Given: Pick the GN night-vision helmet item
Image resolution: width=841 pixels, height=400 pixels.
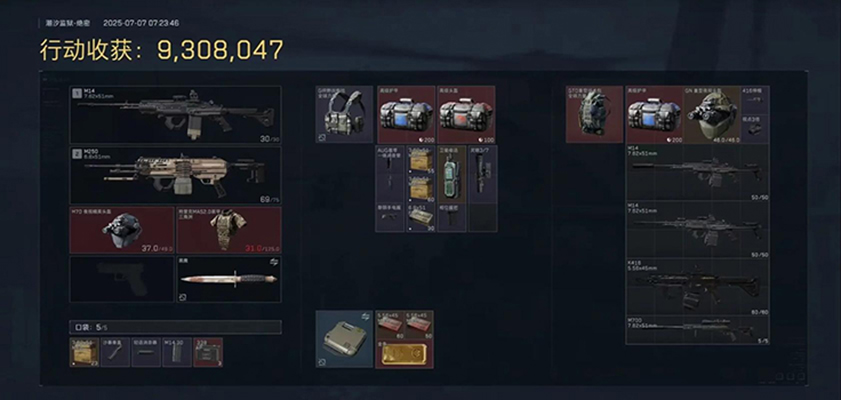Looking at the screenshot, I should tap(711, 114).
